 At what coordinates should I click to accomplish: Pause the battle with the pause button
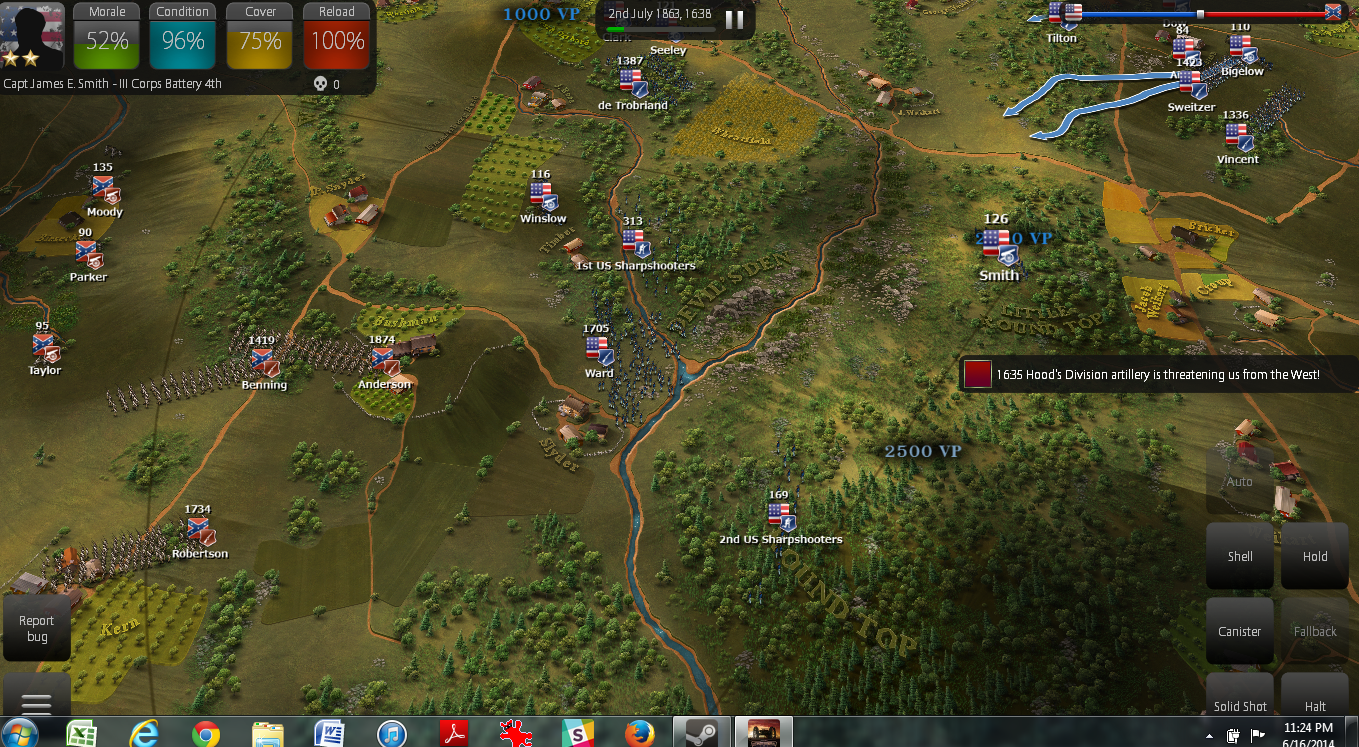point(734,19)
